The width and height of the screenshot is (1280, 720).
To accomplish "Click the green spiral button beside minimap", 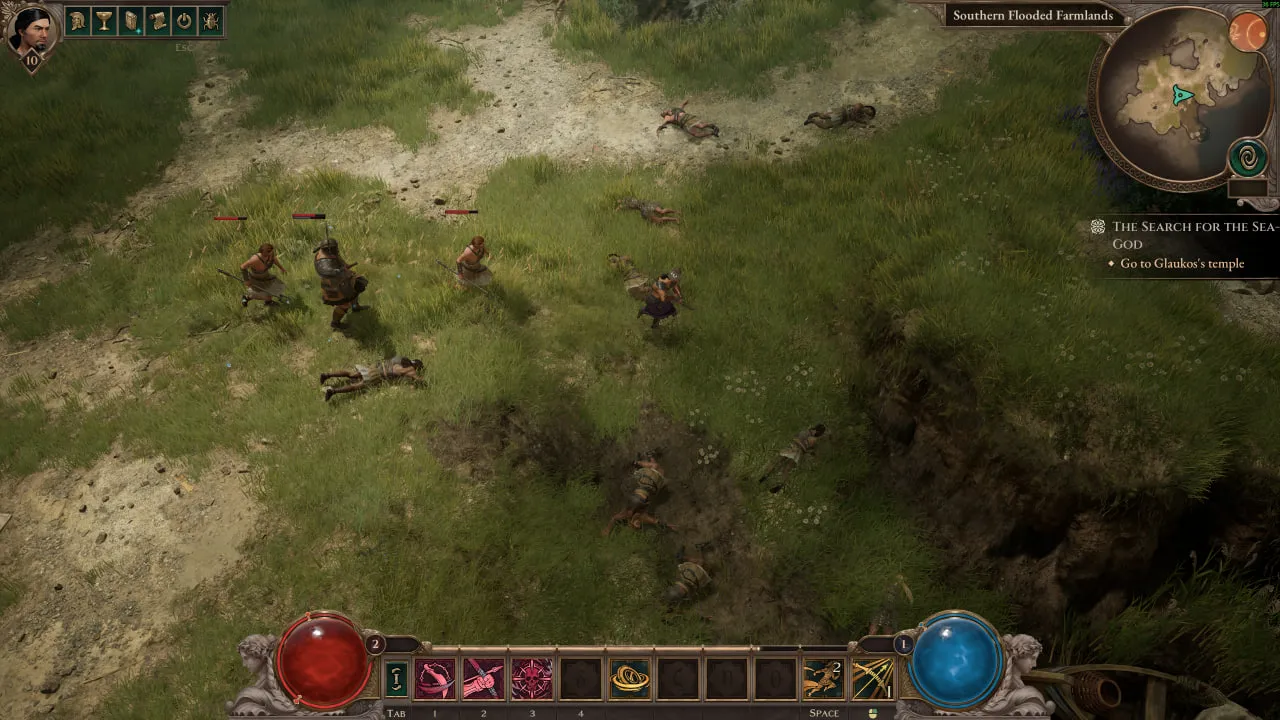I will 1247,158.
